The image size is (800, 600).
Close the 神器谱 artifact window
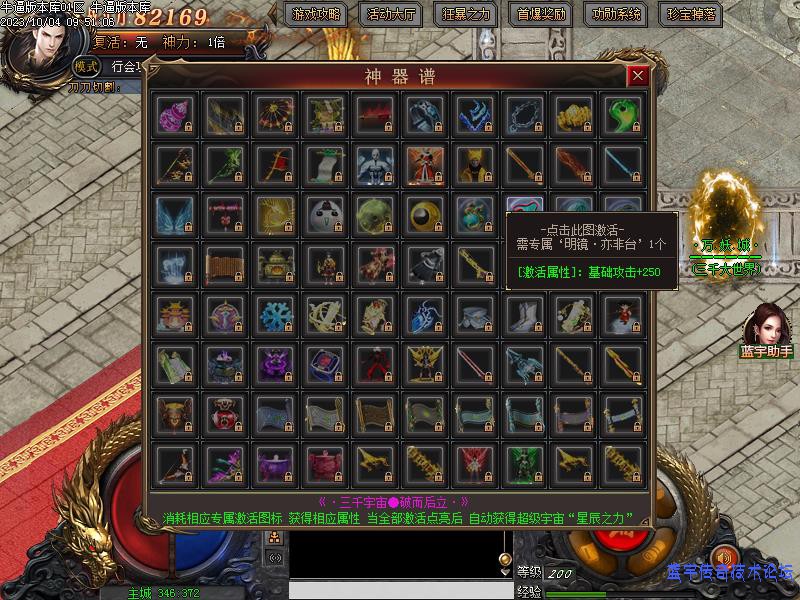pos(637,76)
